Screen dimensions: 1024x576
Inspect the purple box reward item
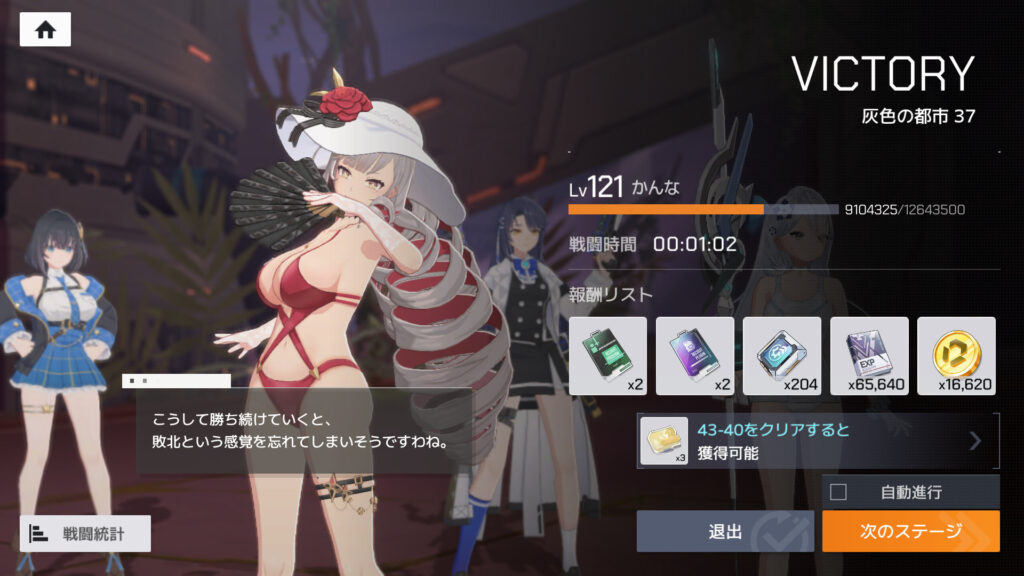coord(694,356)
